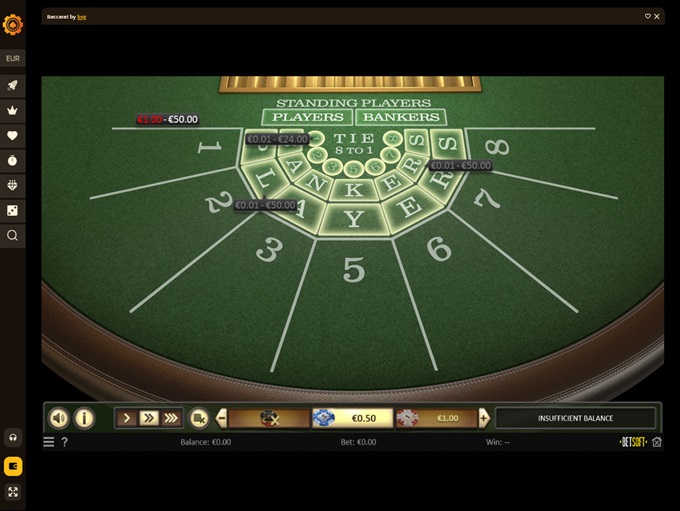The image size is (680, 511).
Task: Select the chip remover with X
Action: [x=268, y=418]
